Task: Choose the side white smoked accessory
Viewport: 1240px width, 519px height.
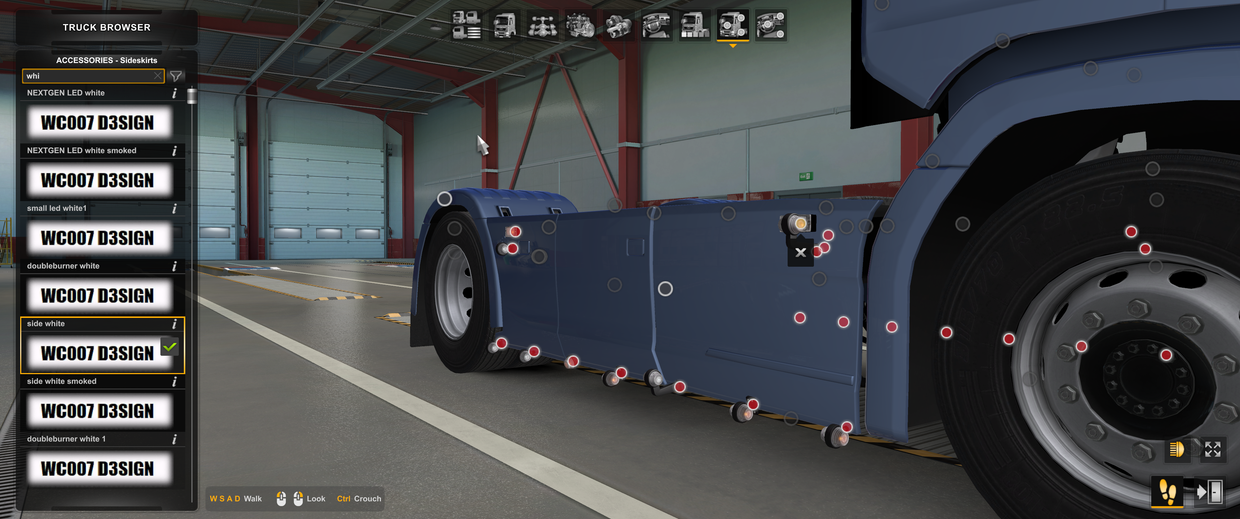Action: 98,411
